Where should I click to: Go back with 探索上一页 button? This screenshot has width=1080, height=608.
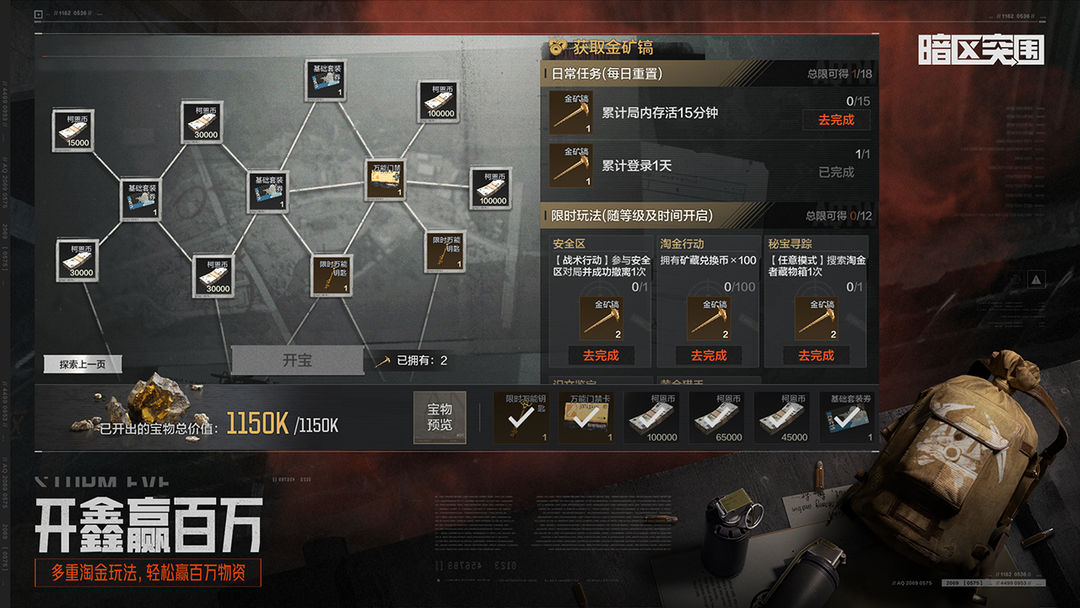click(82, 365)
